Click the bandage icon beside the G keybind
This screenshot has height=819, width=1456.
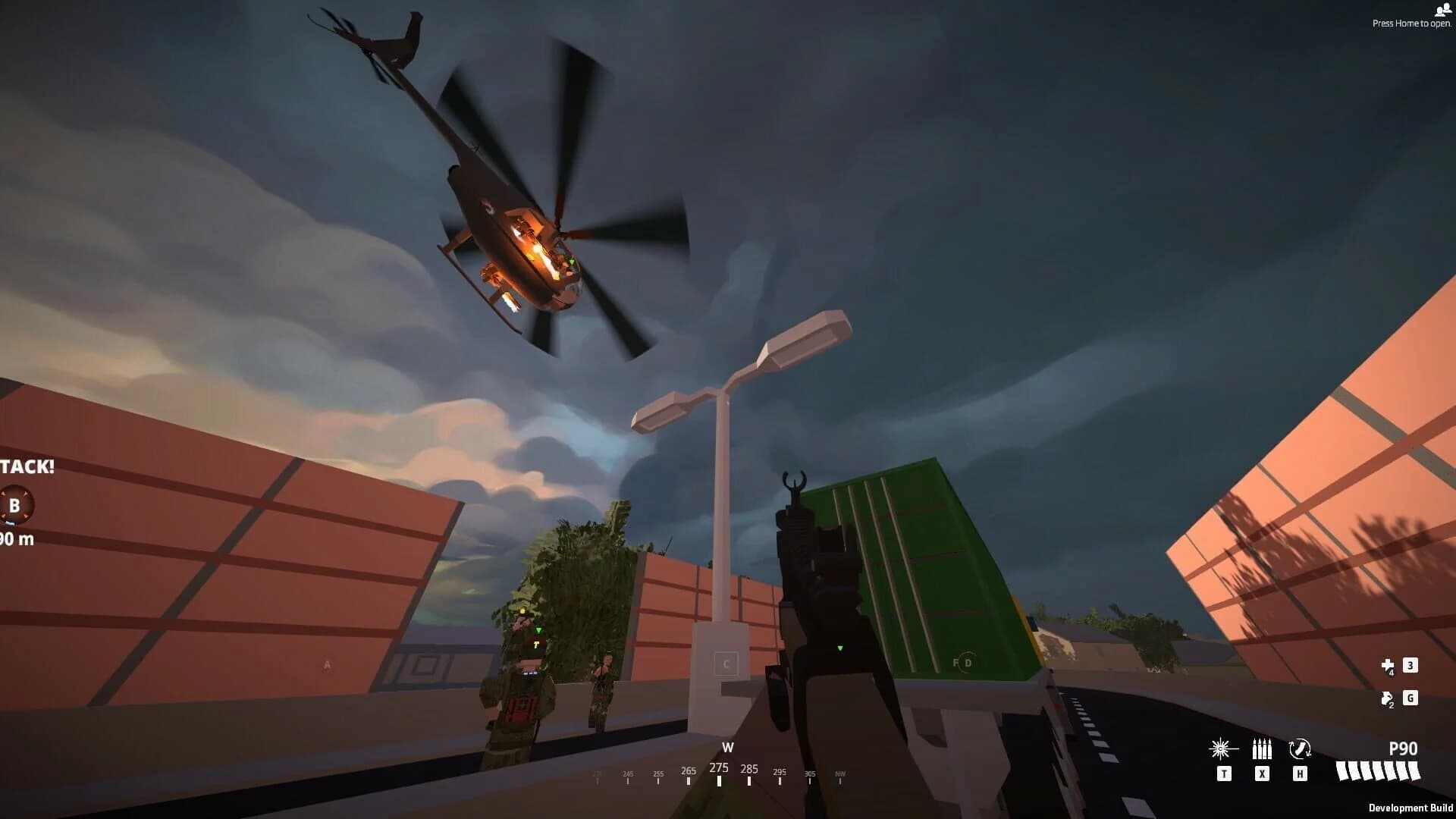pyautogui.click(x=1387, y=698)
